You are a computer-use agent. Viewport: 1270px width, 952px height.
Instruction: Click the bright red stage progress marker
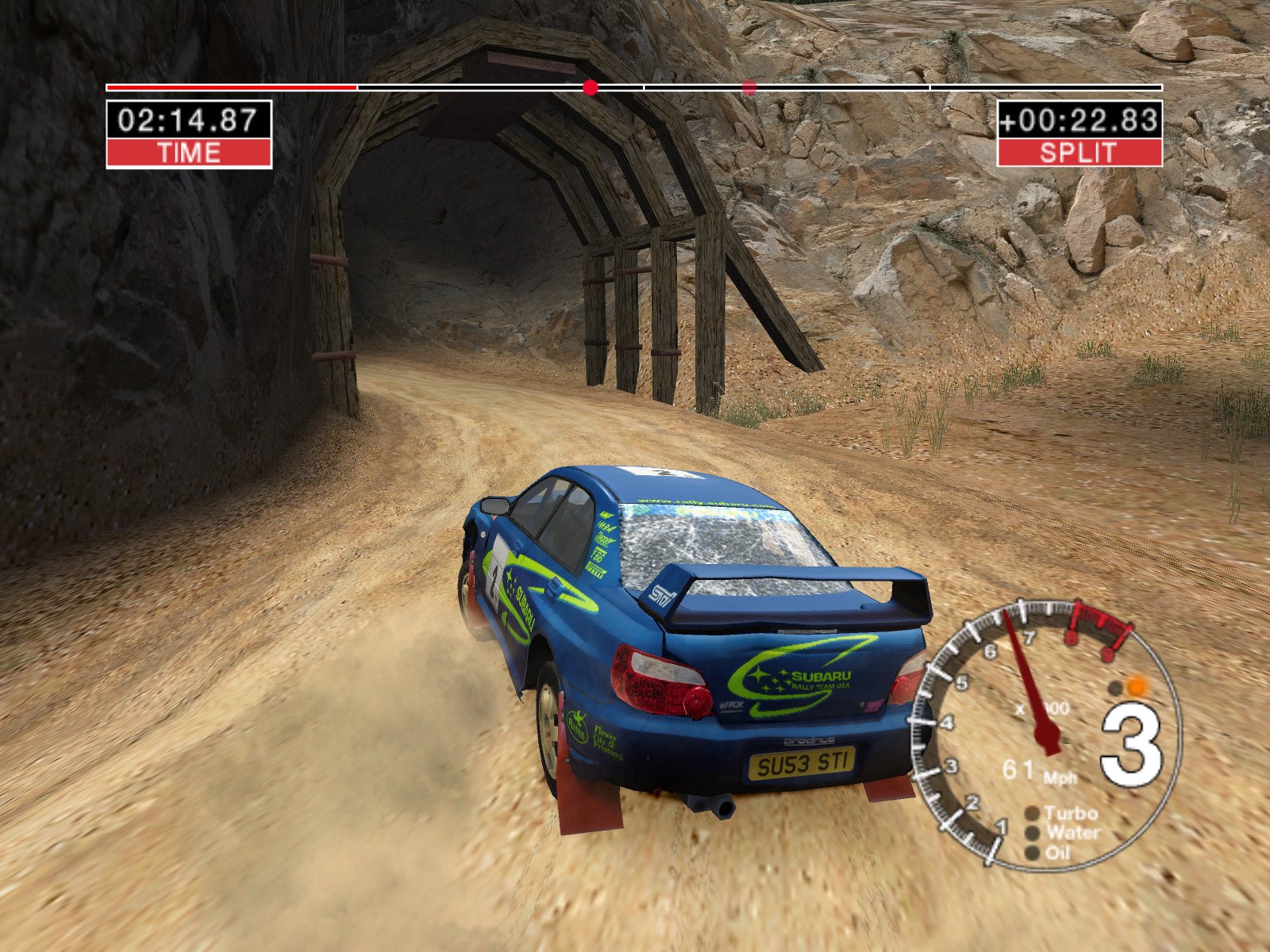590,87
